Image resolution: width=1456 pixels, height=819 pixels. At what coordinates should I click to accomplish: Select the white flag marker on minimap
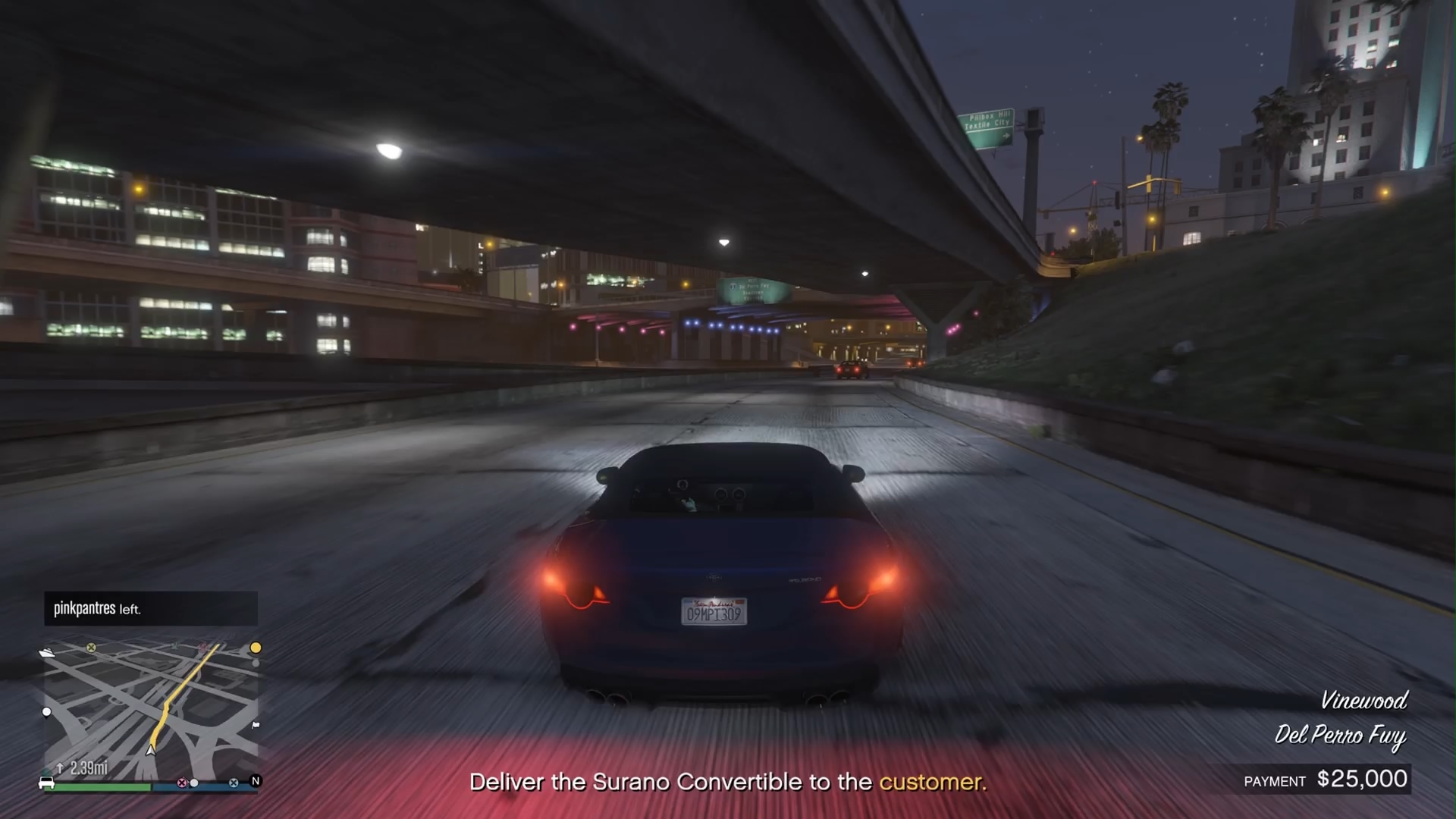pos(256,725)
